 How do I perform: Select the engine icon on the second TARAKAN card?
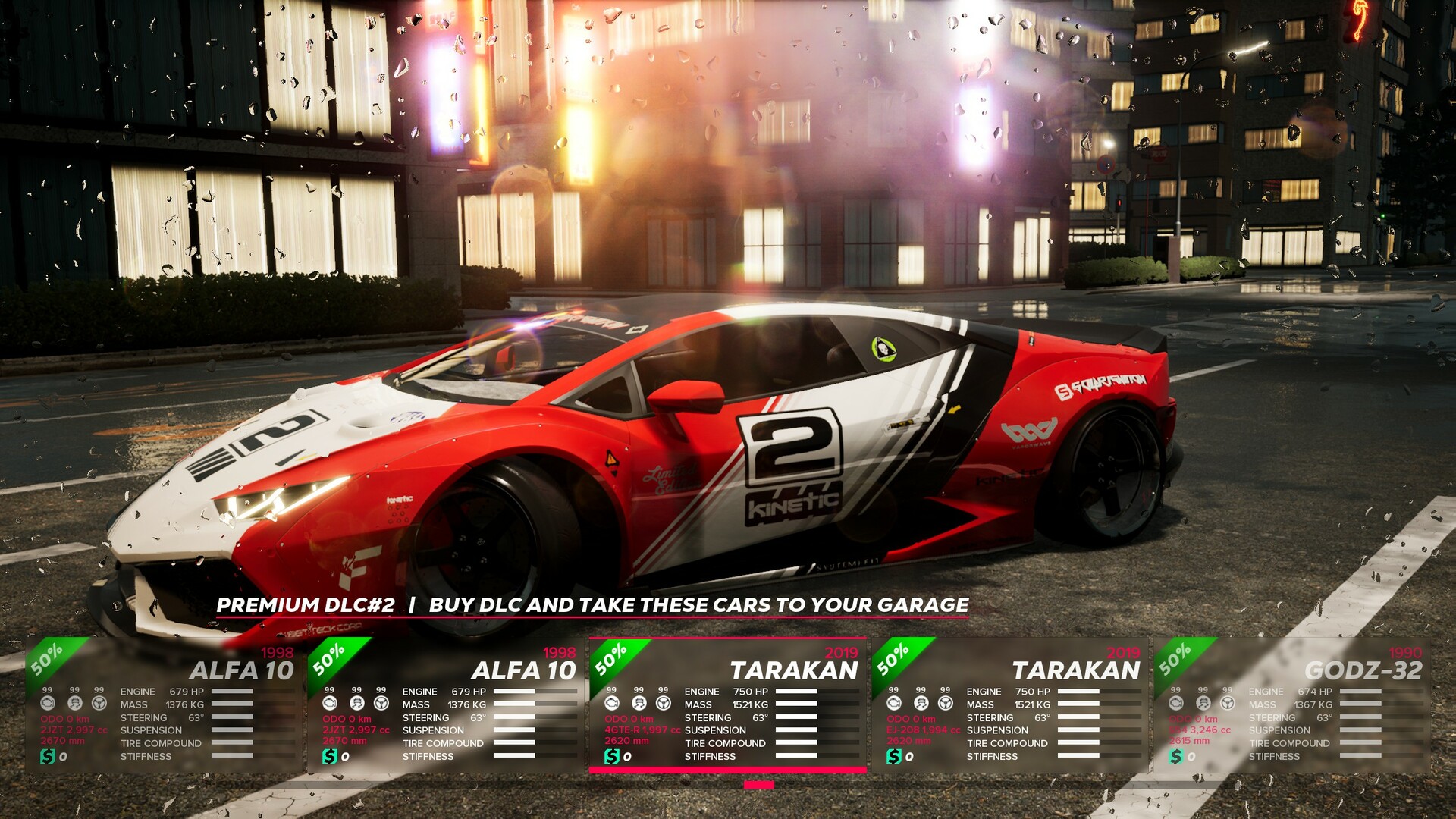(893, 704)
